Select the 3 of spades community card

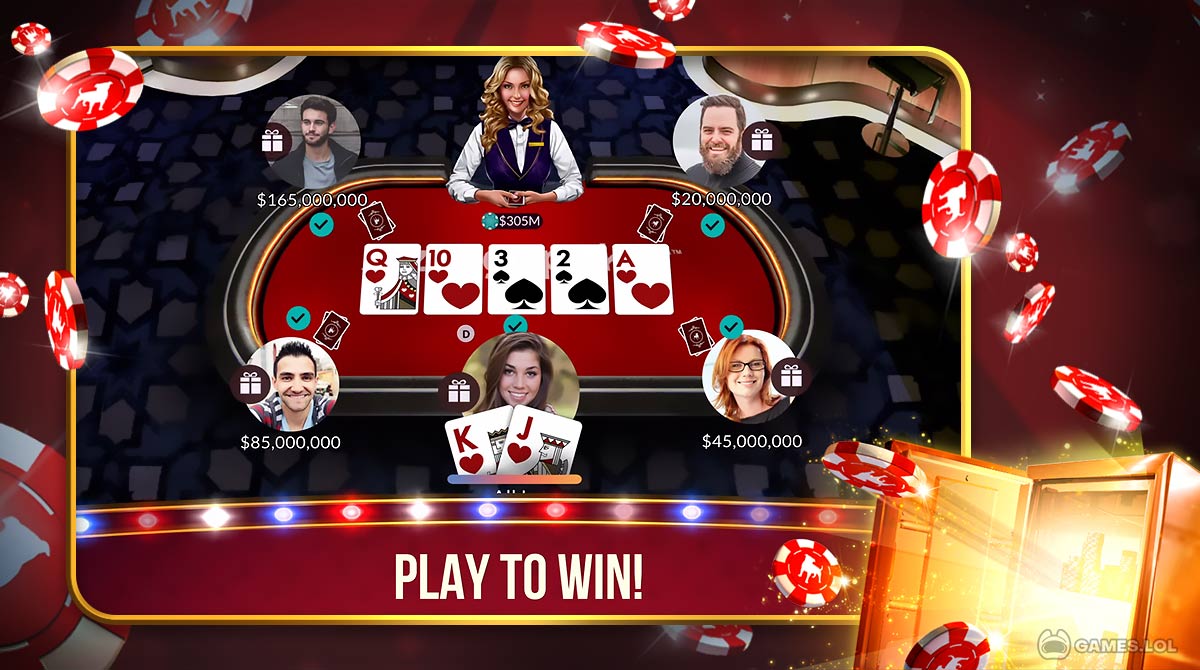pos(516,279)
